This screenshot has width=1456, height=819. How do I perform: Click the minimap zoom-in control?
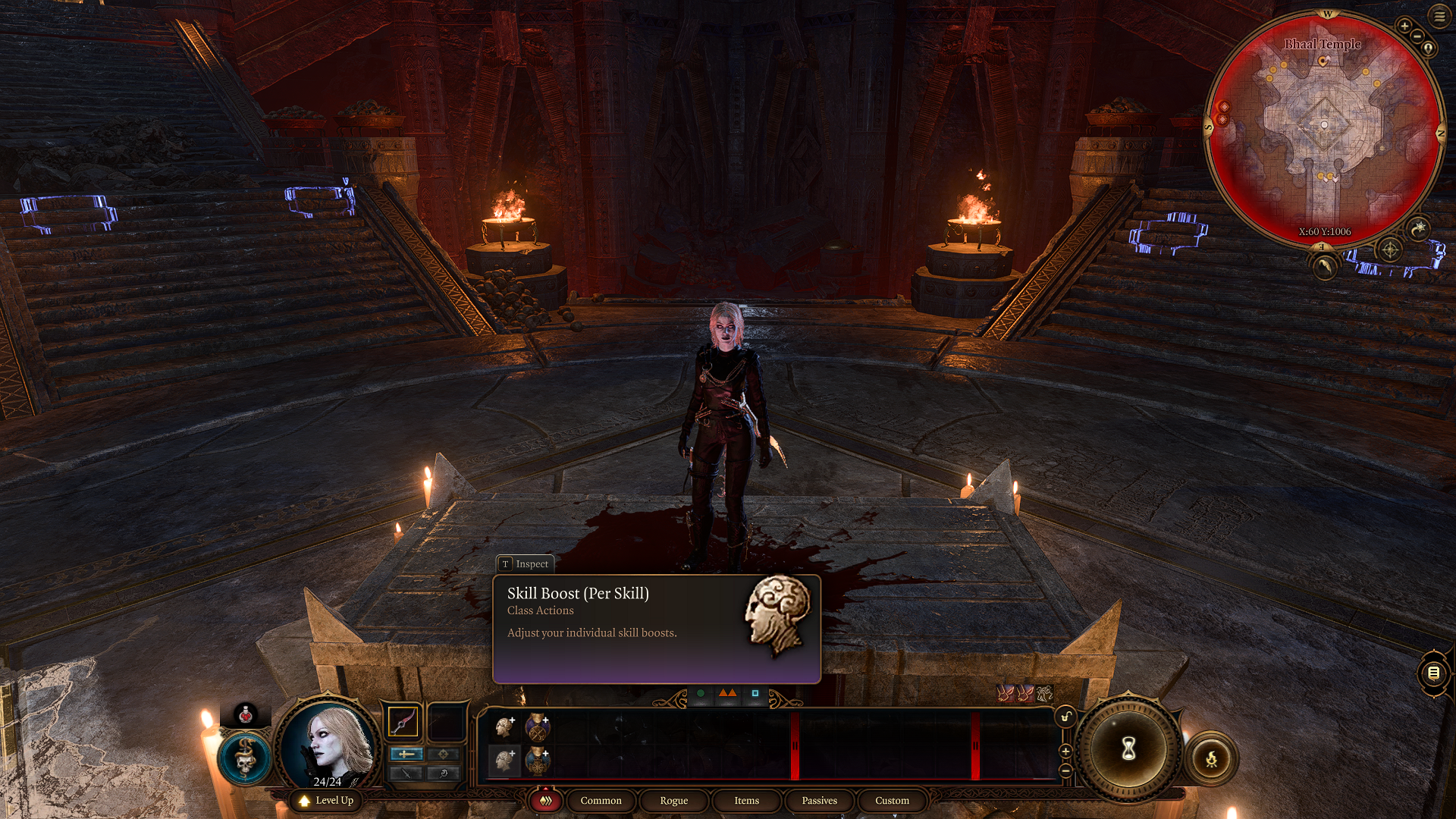pos(1404,26)
